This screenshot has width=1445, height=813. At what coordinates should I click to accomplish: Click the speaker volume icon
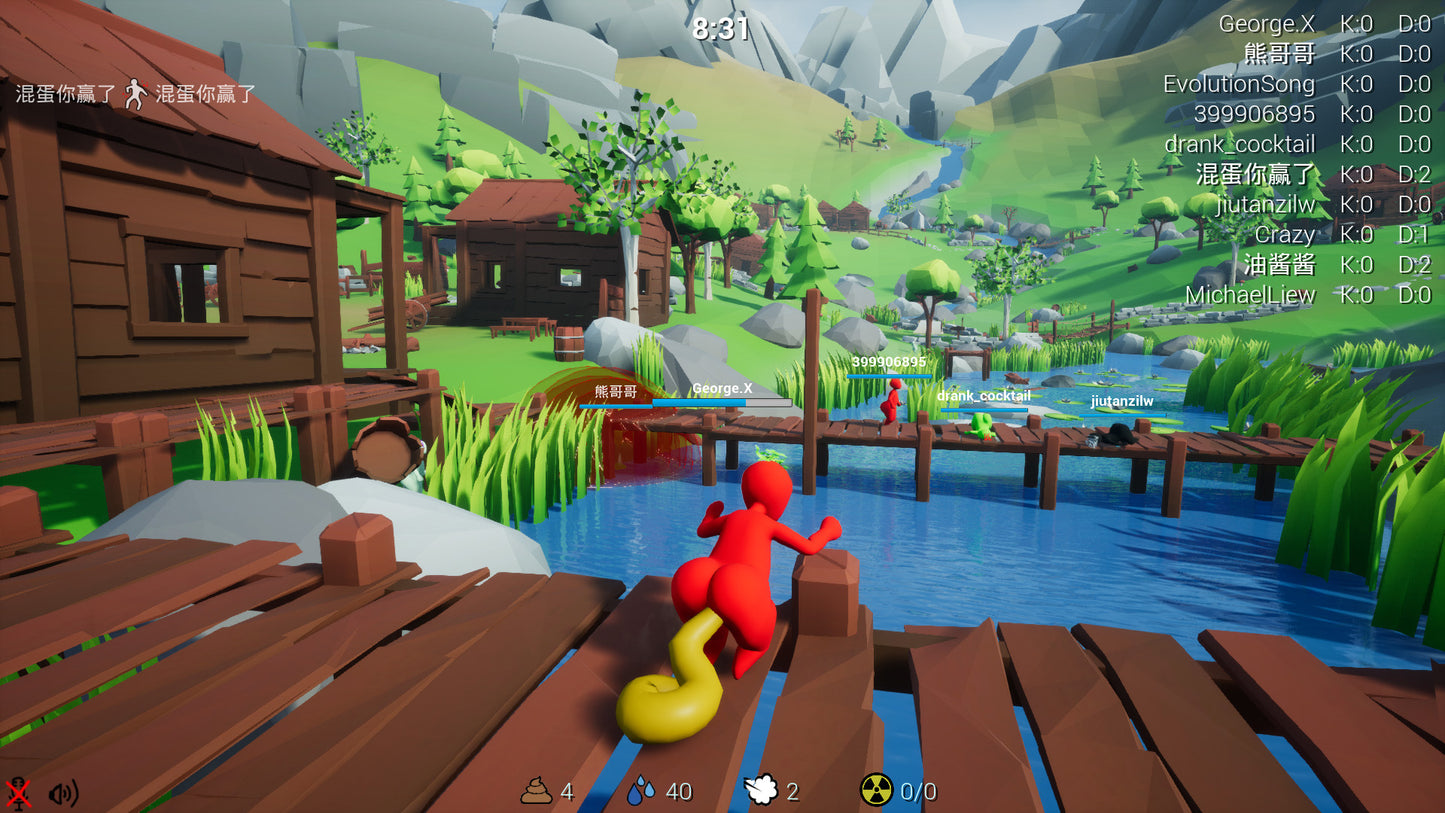[x=62, y=793]
